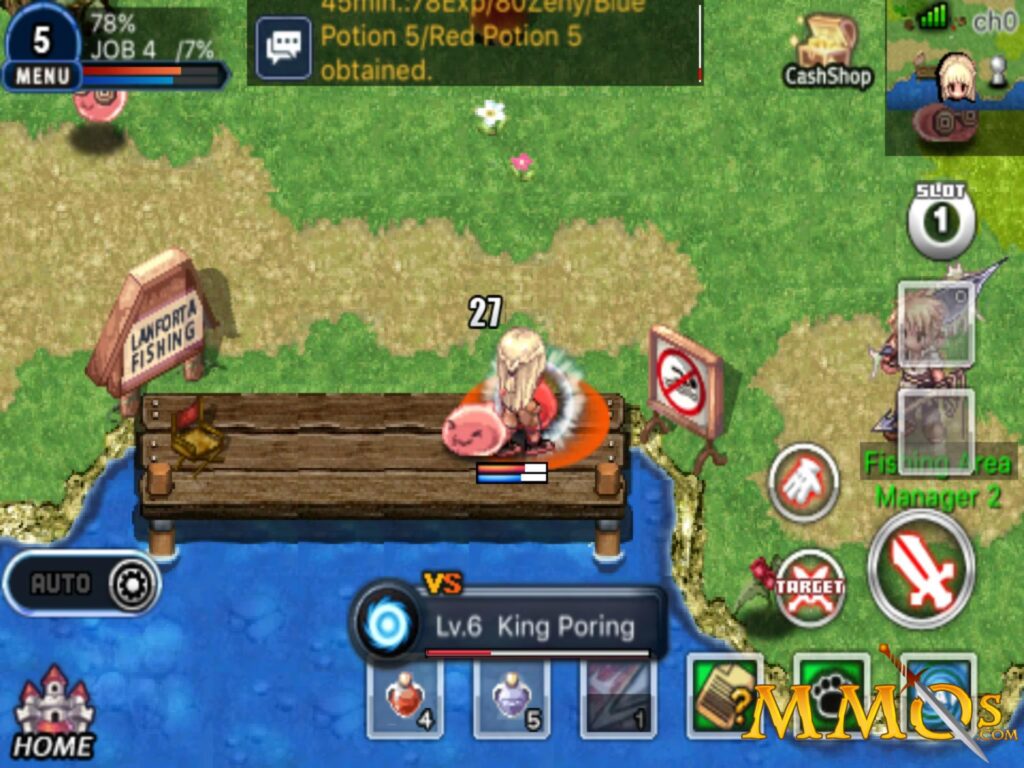1024x768 pixels.
Task: Open the main MENU button
Action: (42, 75)
